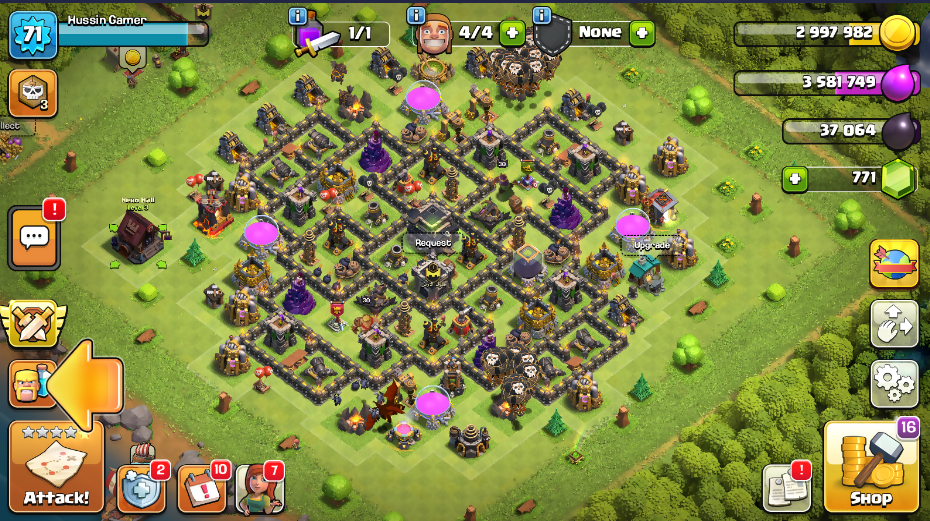Image resolution: width=930 pixels, height=521 pixels.
Task: Open the crossed swords war button
Action: (31, 324)
